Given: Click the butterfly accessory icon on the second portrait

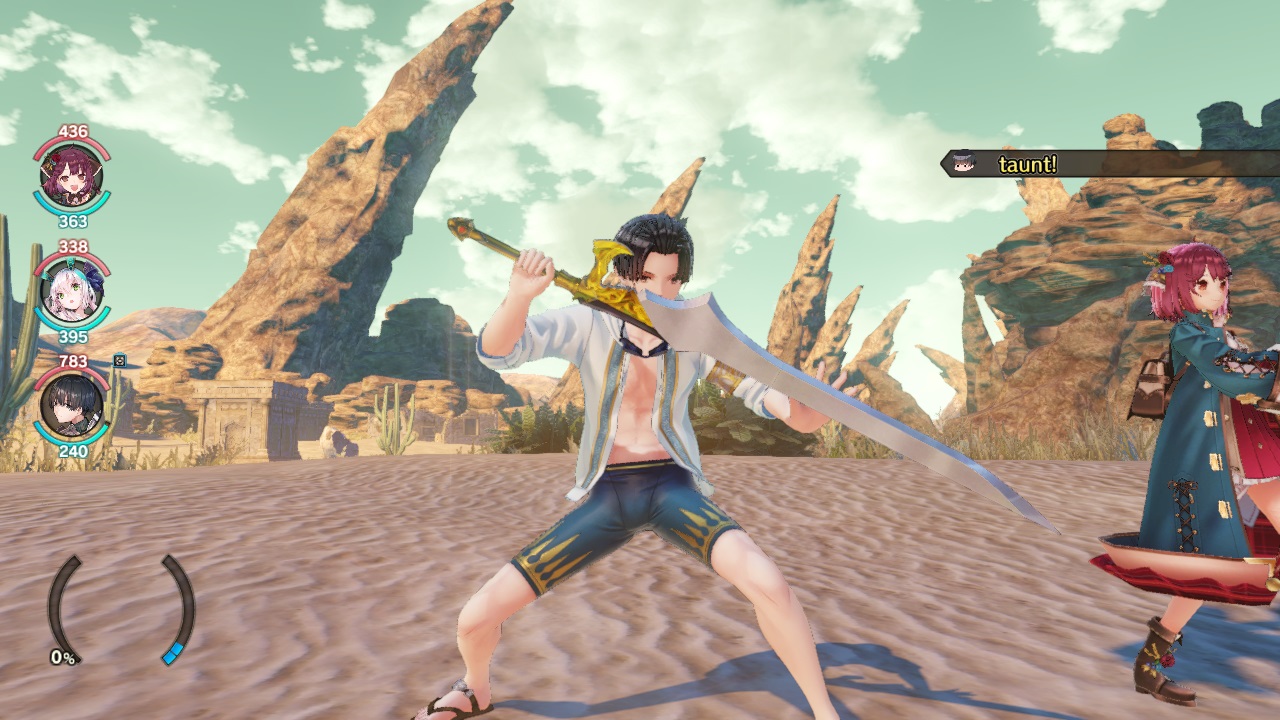Looking at the screenshot, I should [x=93, y=278].
